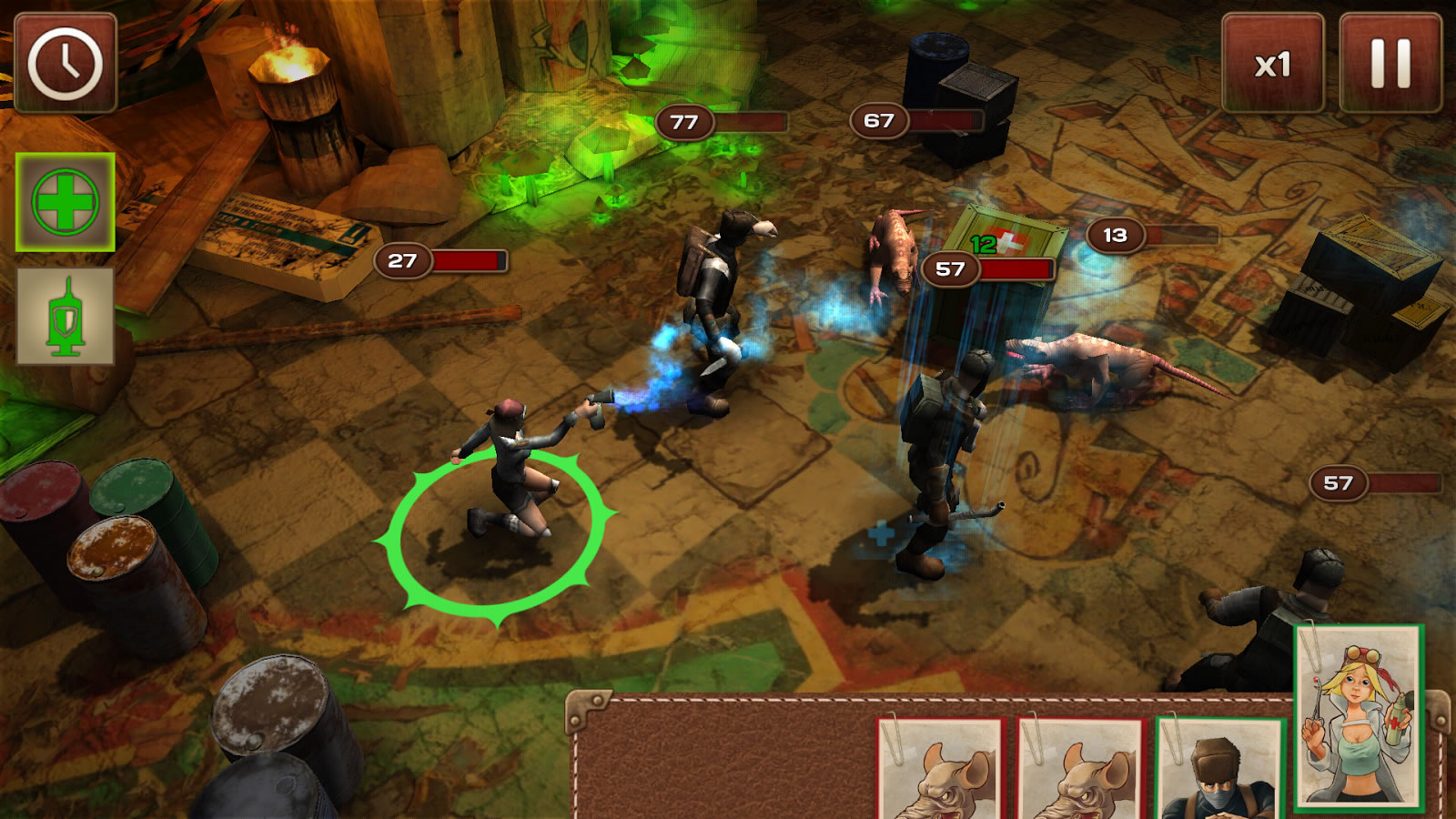This screenshot has width=1456, height=819.
Task: Use the green syringe ability
Action: (x=65, y=317)
